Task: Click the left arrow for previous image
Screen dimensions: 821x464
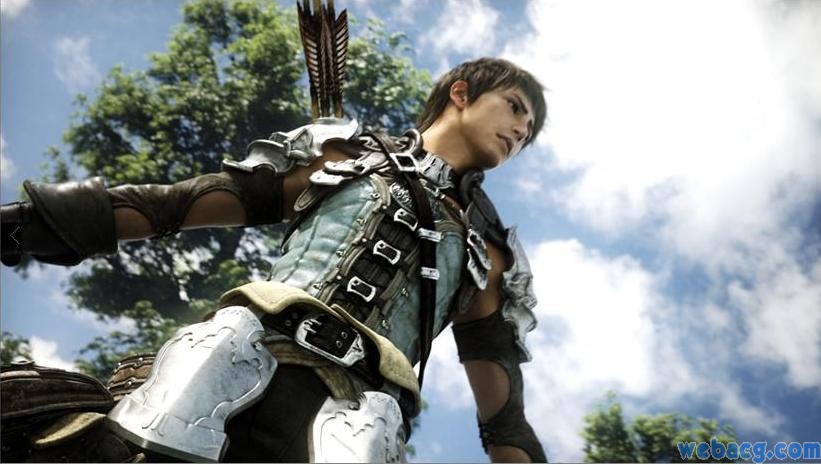Action: pyautogui.click(x=14, y=233)
